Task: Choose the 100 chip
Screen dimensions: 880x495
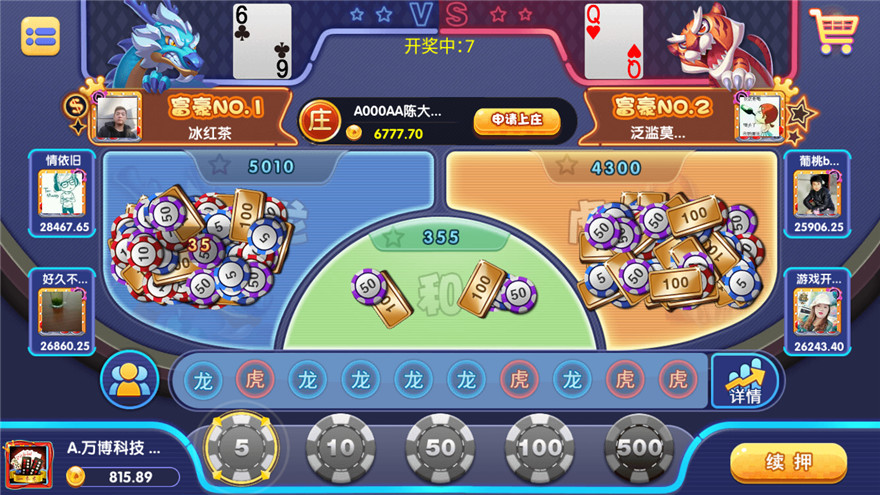Action: (540, 447)
